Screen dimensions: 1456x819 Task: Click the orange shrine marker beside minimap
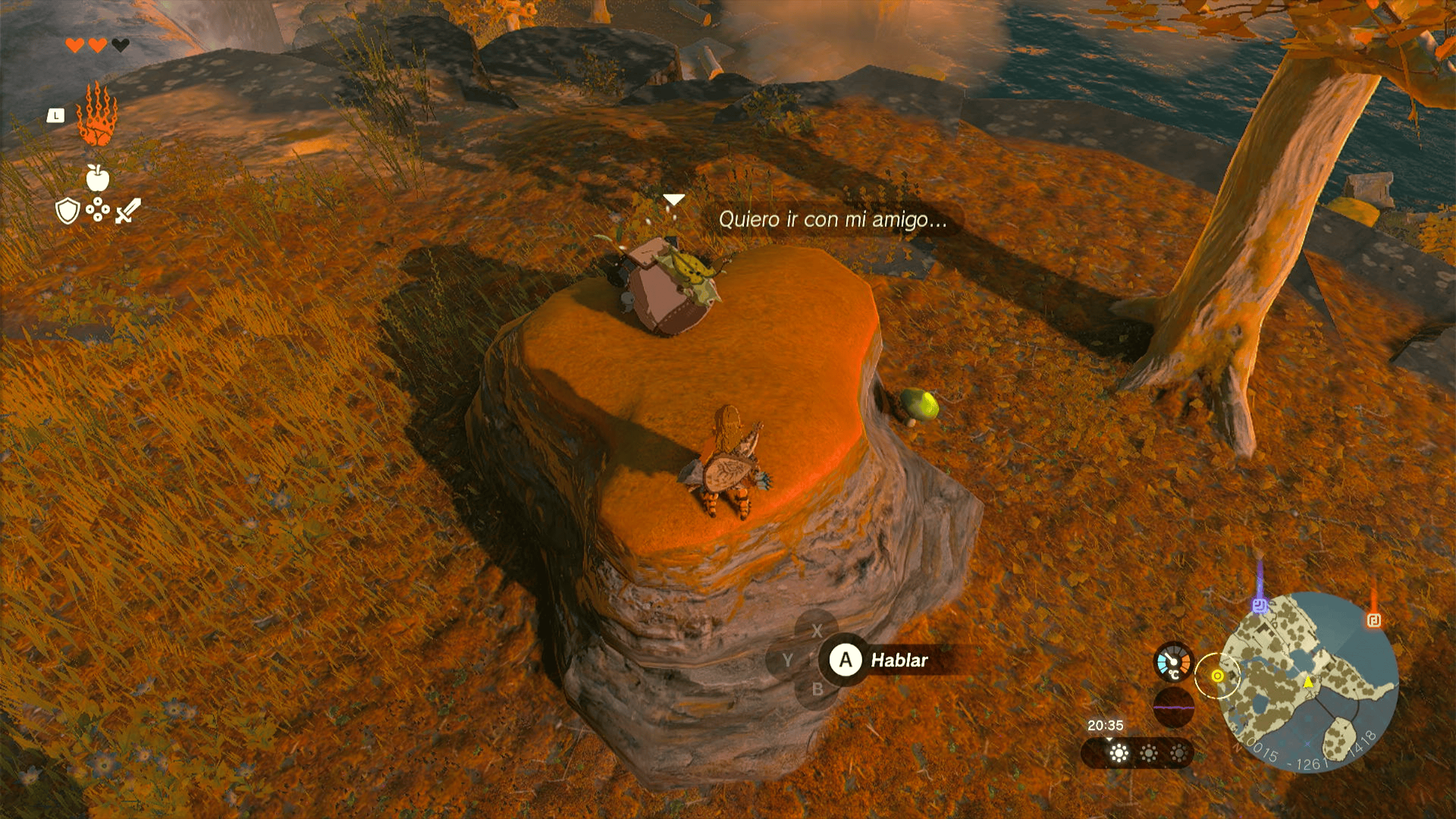click(1374, 619)
